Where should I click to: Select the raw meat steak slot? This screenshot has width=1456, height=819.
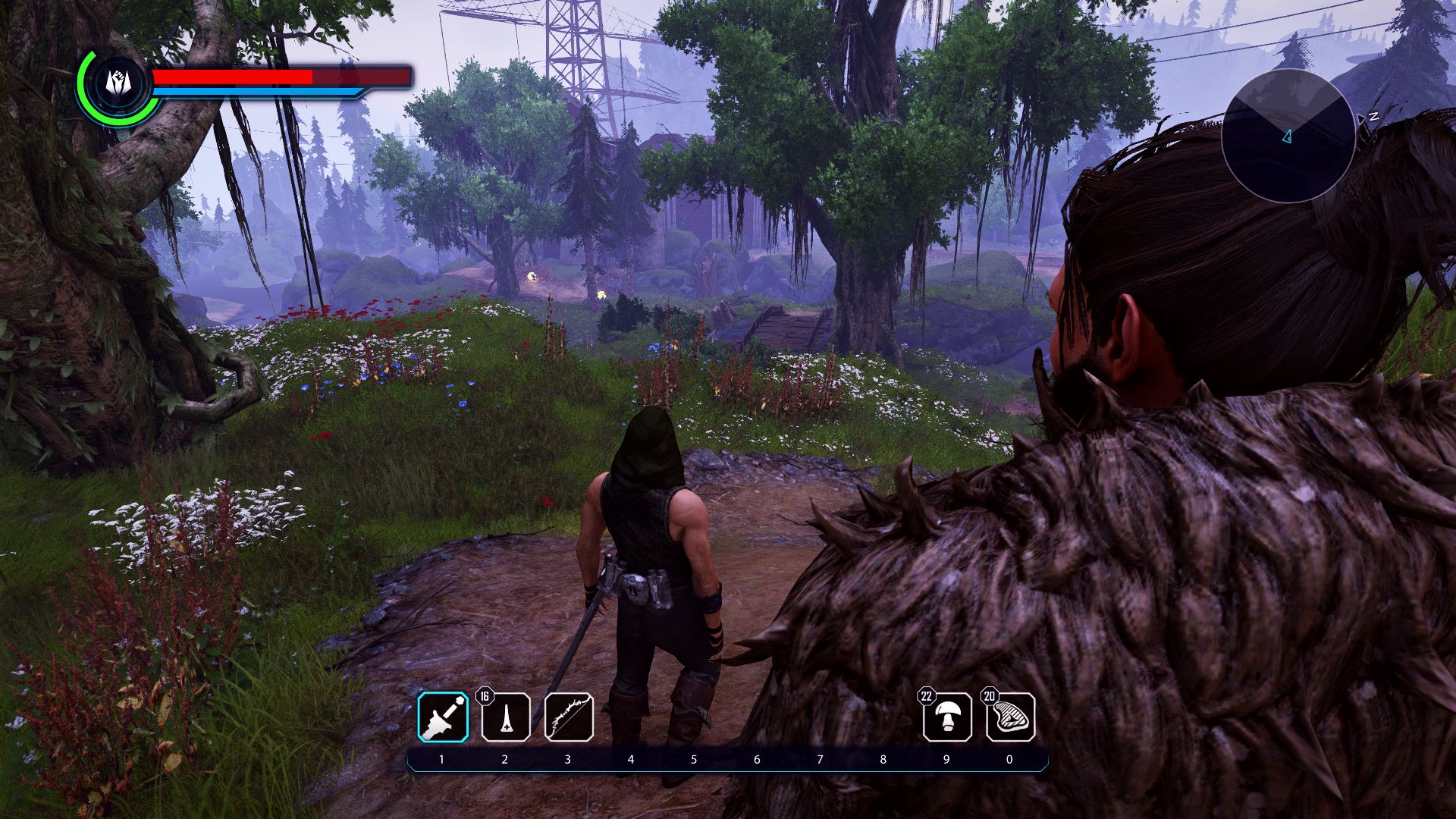[x=1010, y=717]
